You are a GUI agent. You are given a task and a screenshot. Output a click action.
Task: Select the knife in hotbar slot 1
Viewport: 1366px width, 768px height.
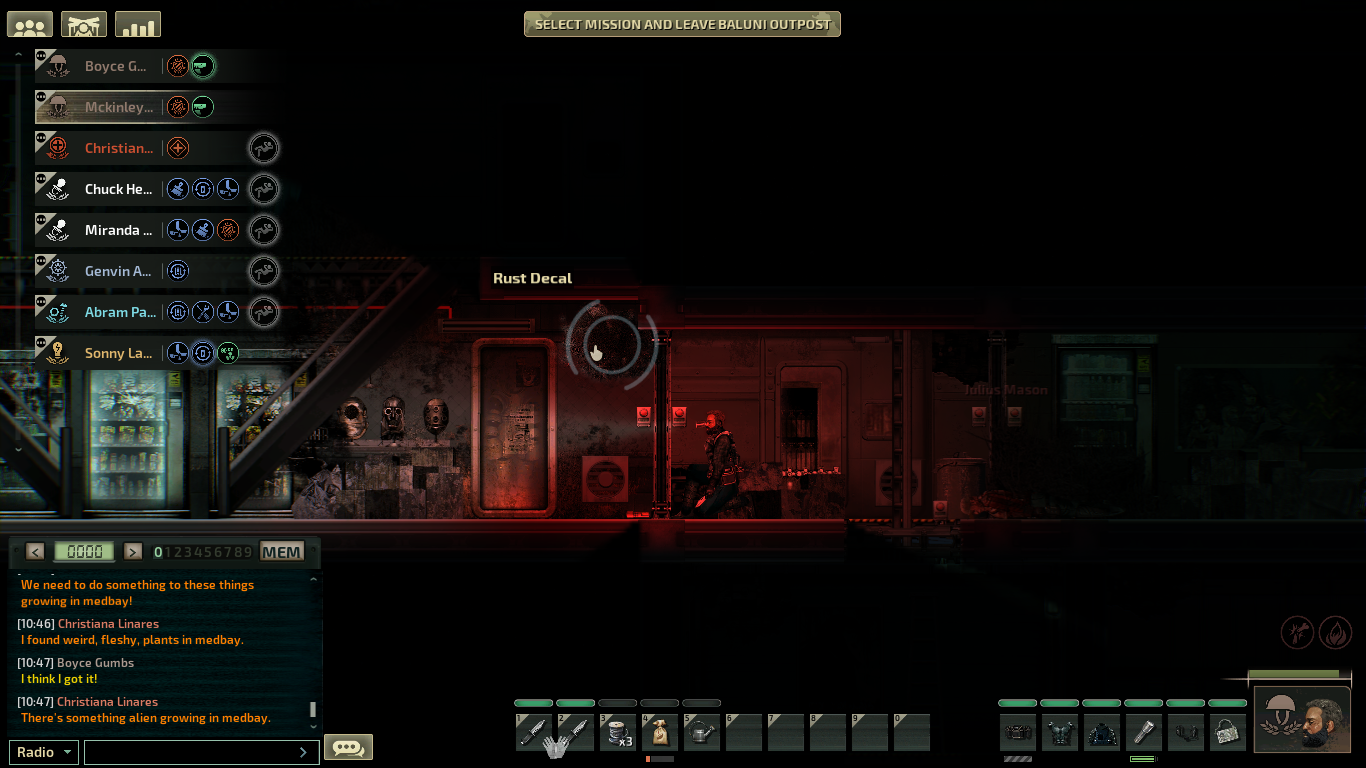click(x=533, y=733)
